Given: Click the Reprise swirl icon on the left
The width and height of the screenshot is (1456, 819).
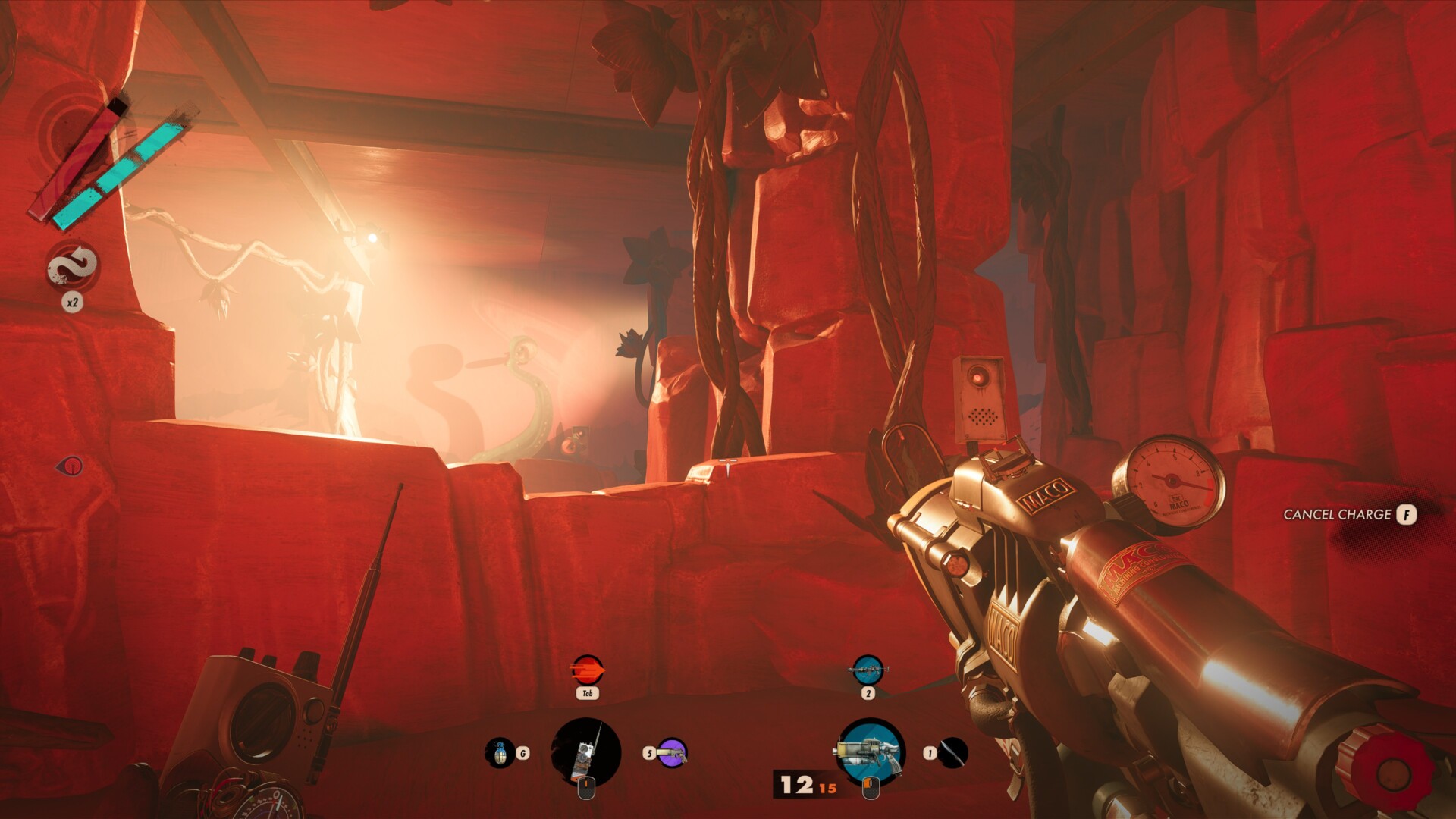Looking at the screenshot, I should click(x=73, y=265).
